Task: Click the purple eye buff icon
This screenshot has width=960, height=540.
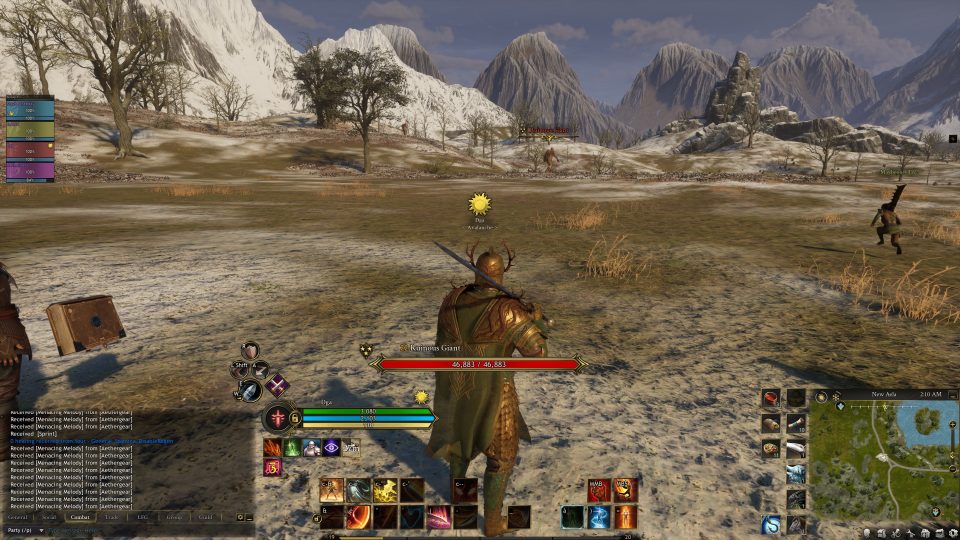Action: click(332, 447)
